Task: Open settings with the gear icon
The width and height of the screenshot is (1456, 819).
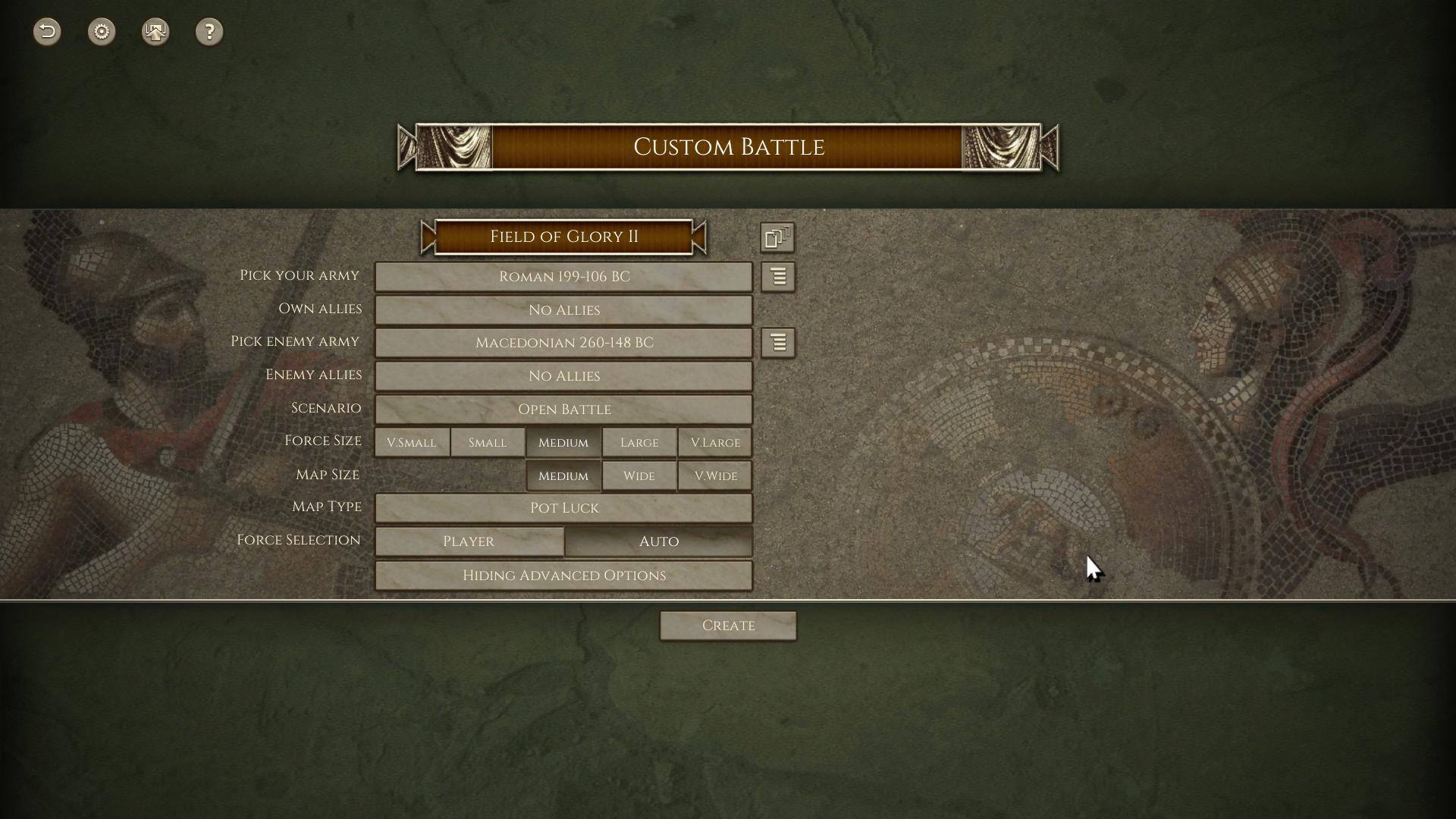Action: (102, 32)
